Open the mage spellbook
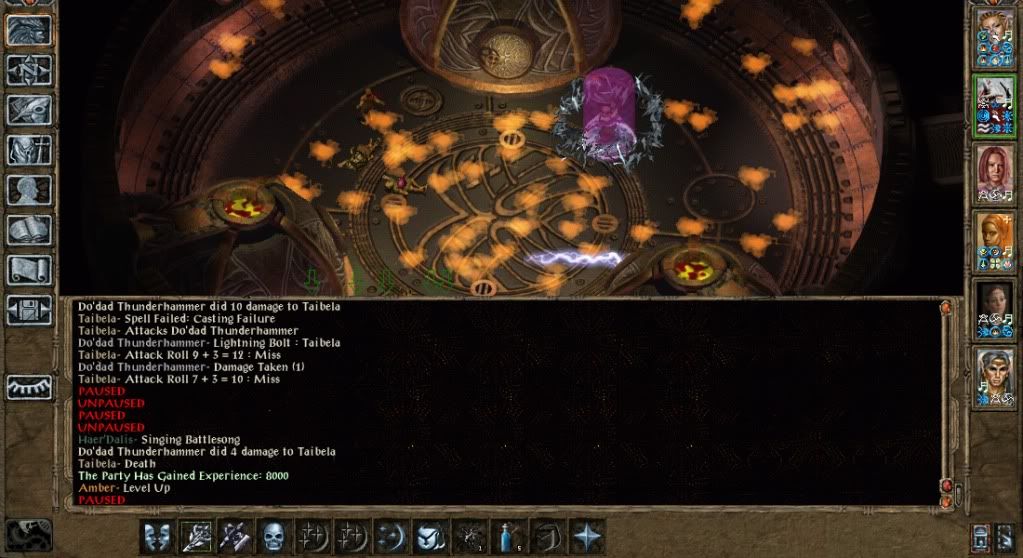Viewport: 1023px width, 558px height. (x=28, y=230)
